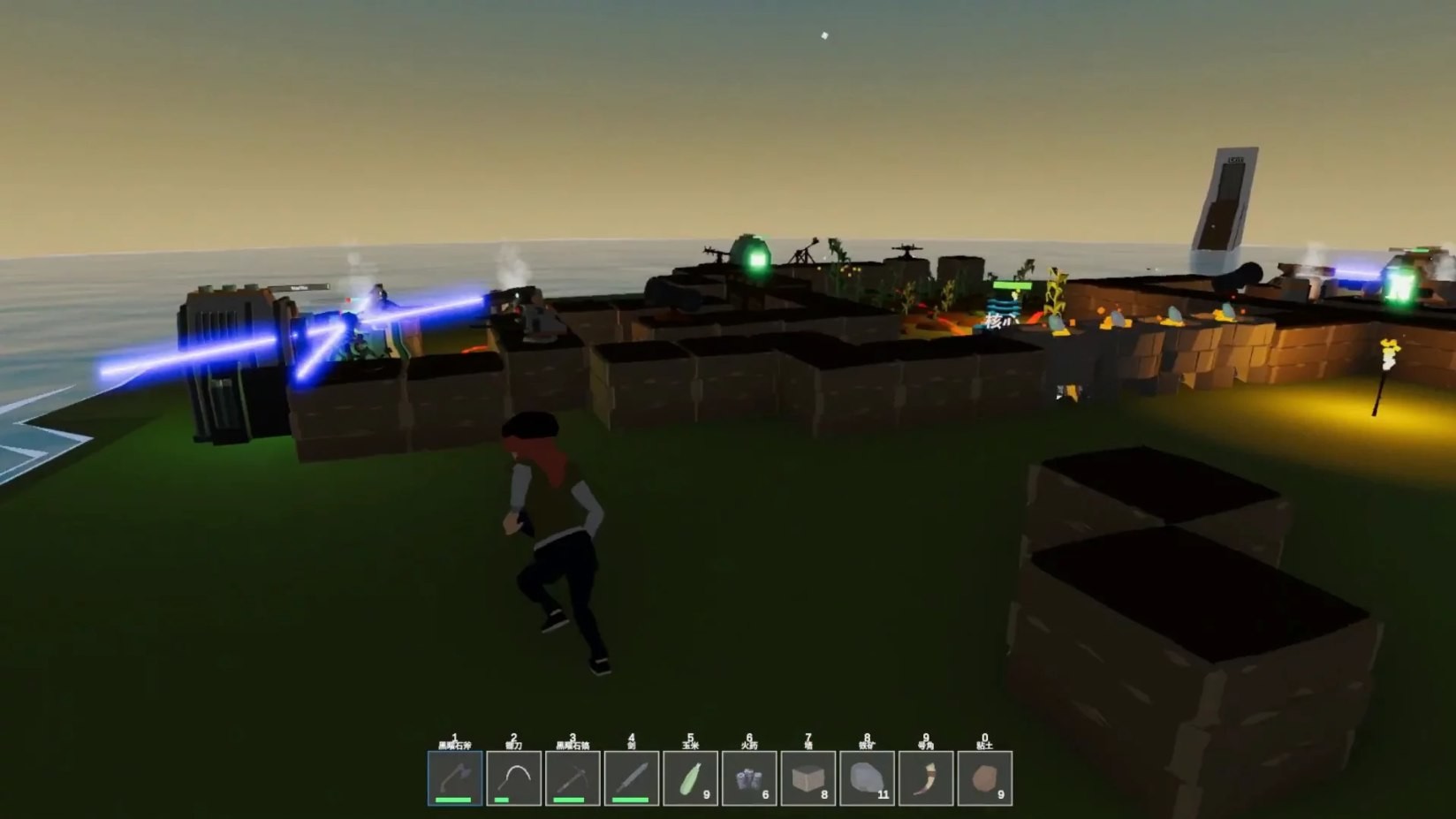This screenshot has height=819, width=1456.
Task: Choose the iron ore in slot 8
Action: pyautogui.click(x=868, y=776)
